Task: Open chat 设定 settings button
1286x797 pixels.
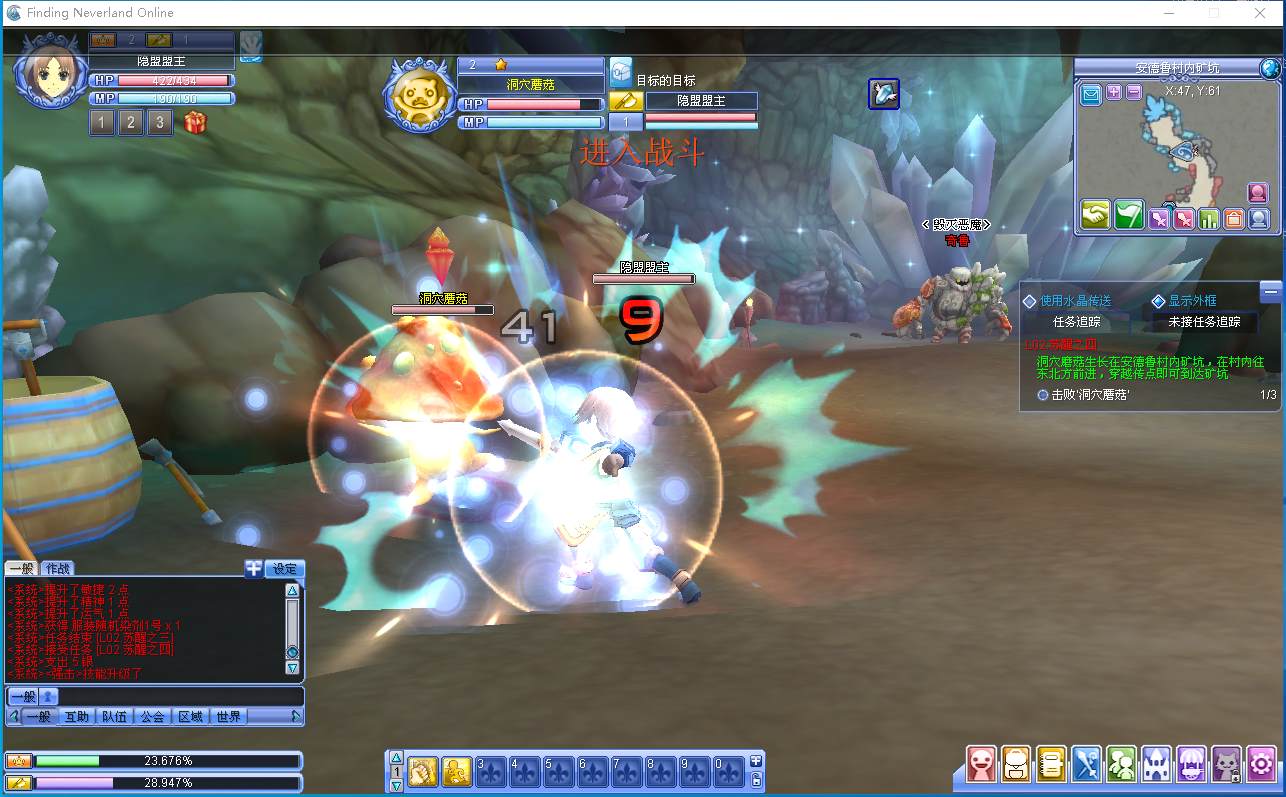Action: 285,569
